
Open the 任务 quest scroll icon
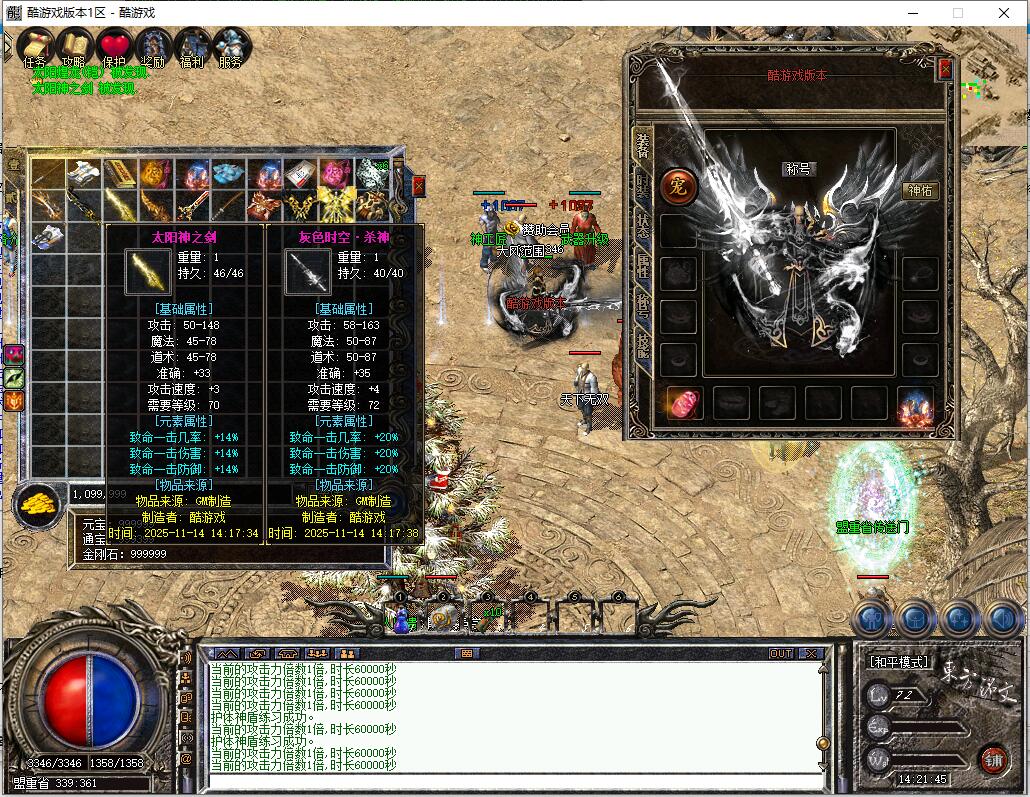[x=36, y=46]
